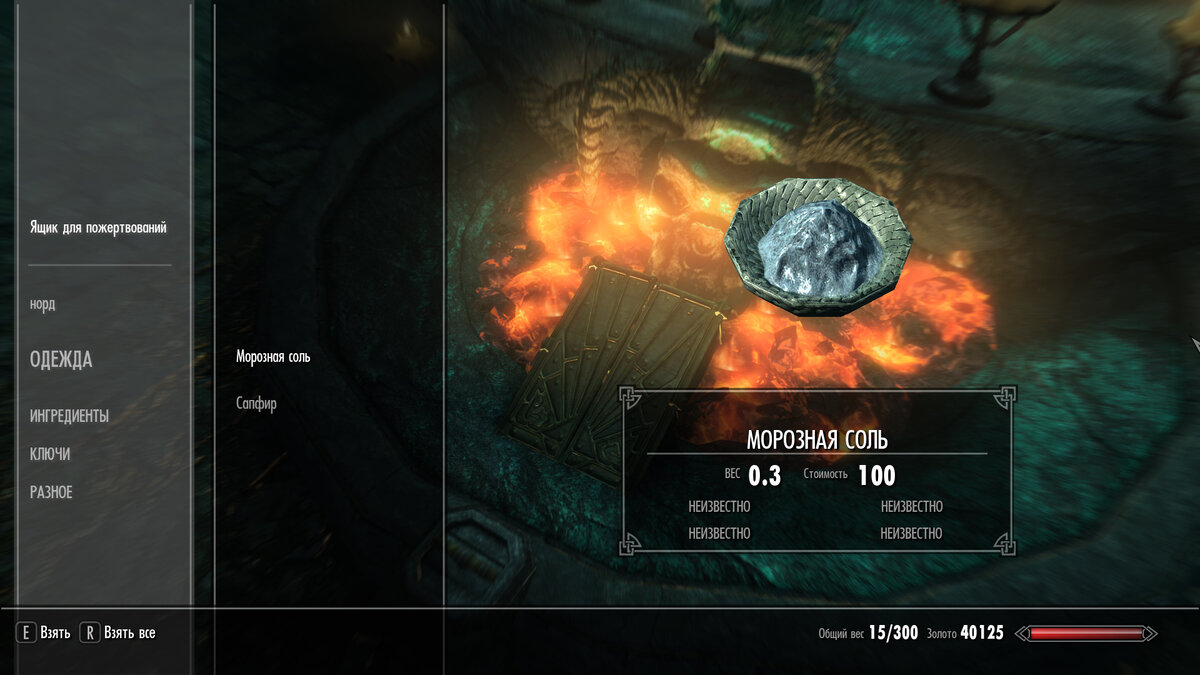
Task: Select the Сапфир item in the list
Action: point(256,404)
